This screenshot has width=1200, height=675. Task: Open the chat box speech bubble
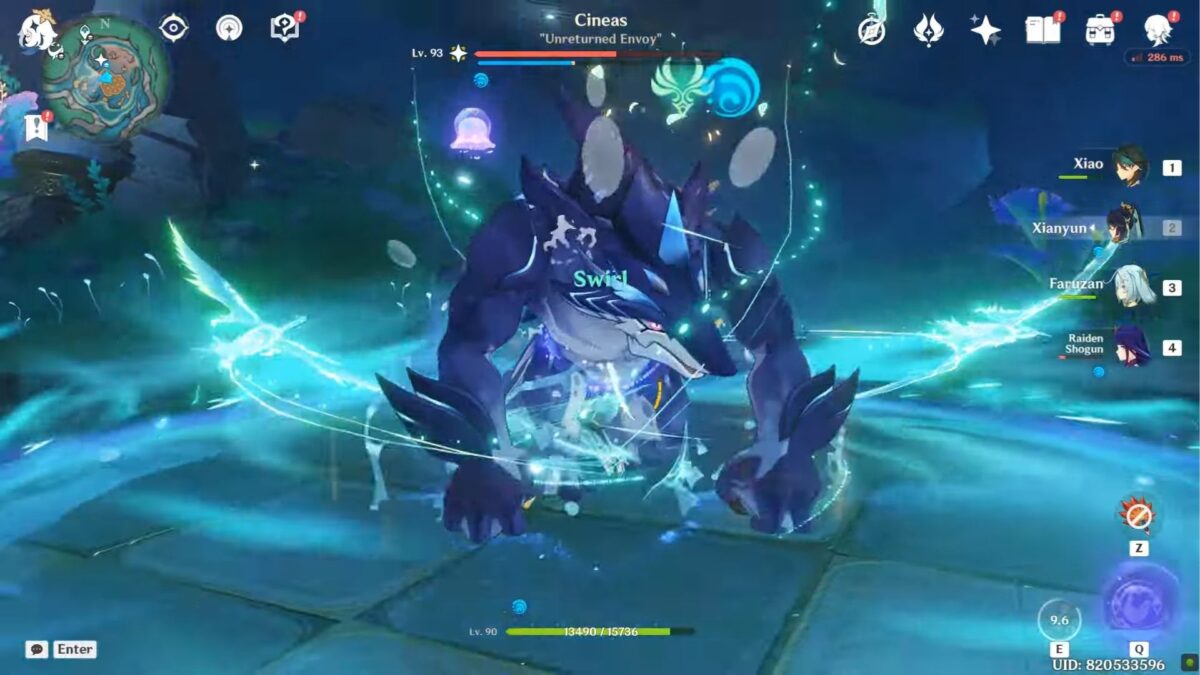(37, 649)
